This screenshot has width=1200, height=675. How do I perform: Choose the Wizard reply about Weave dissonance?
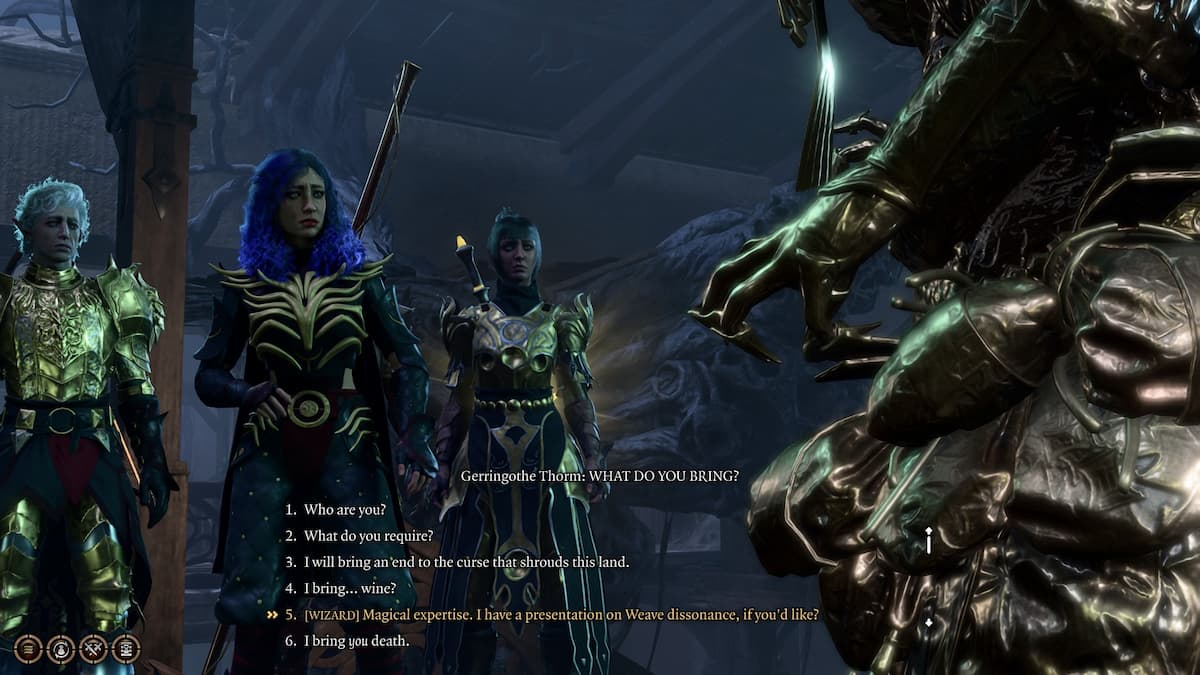[x=561, y=614]
